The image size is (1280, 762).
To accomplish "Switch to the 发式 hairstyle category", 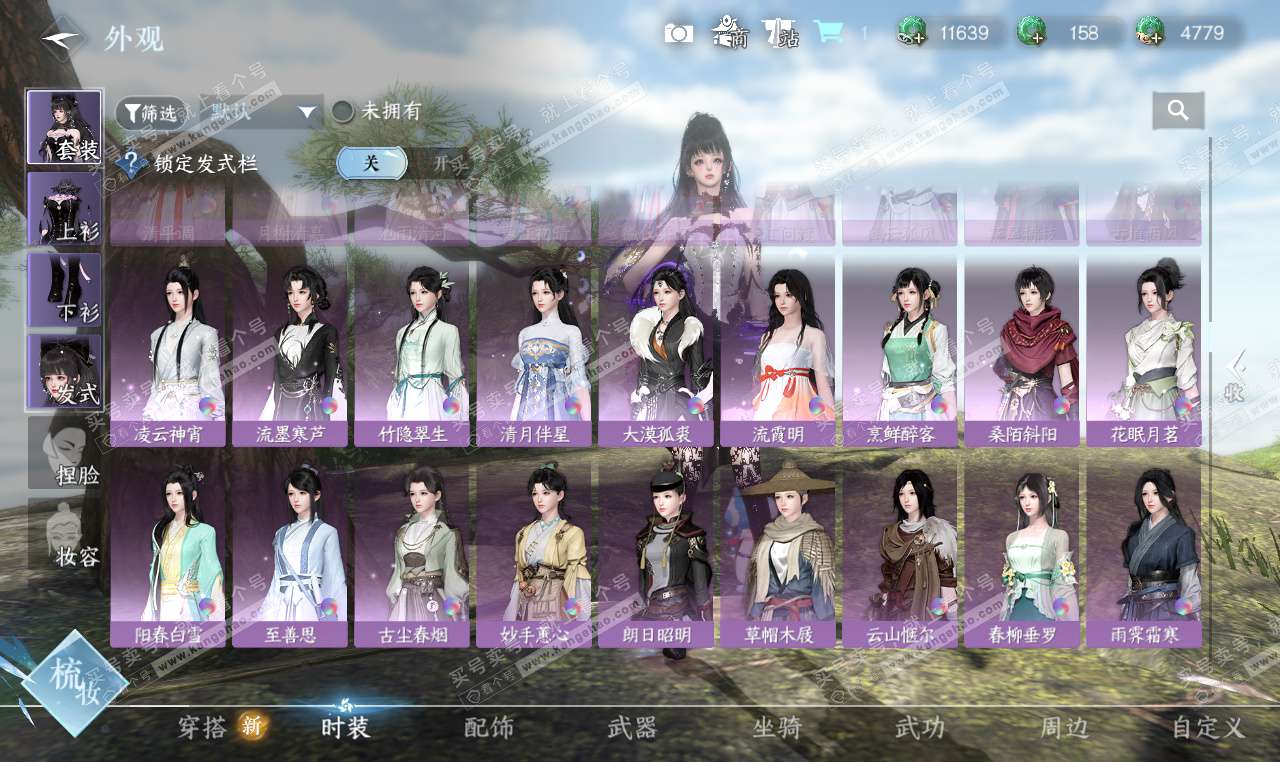I will (64, 371).
